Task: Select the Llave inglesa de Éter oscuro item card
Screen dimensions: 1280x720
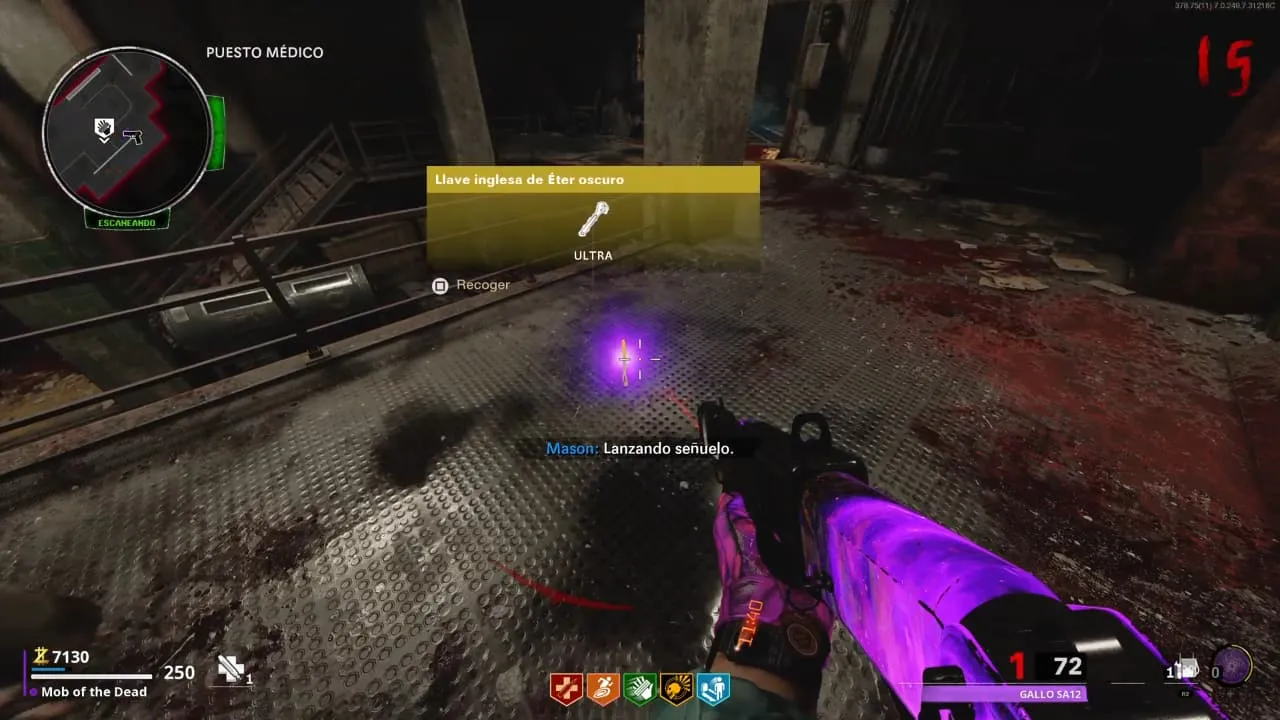Action: 593,218
